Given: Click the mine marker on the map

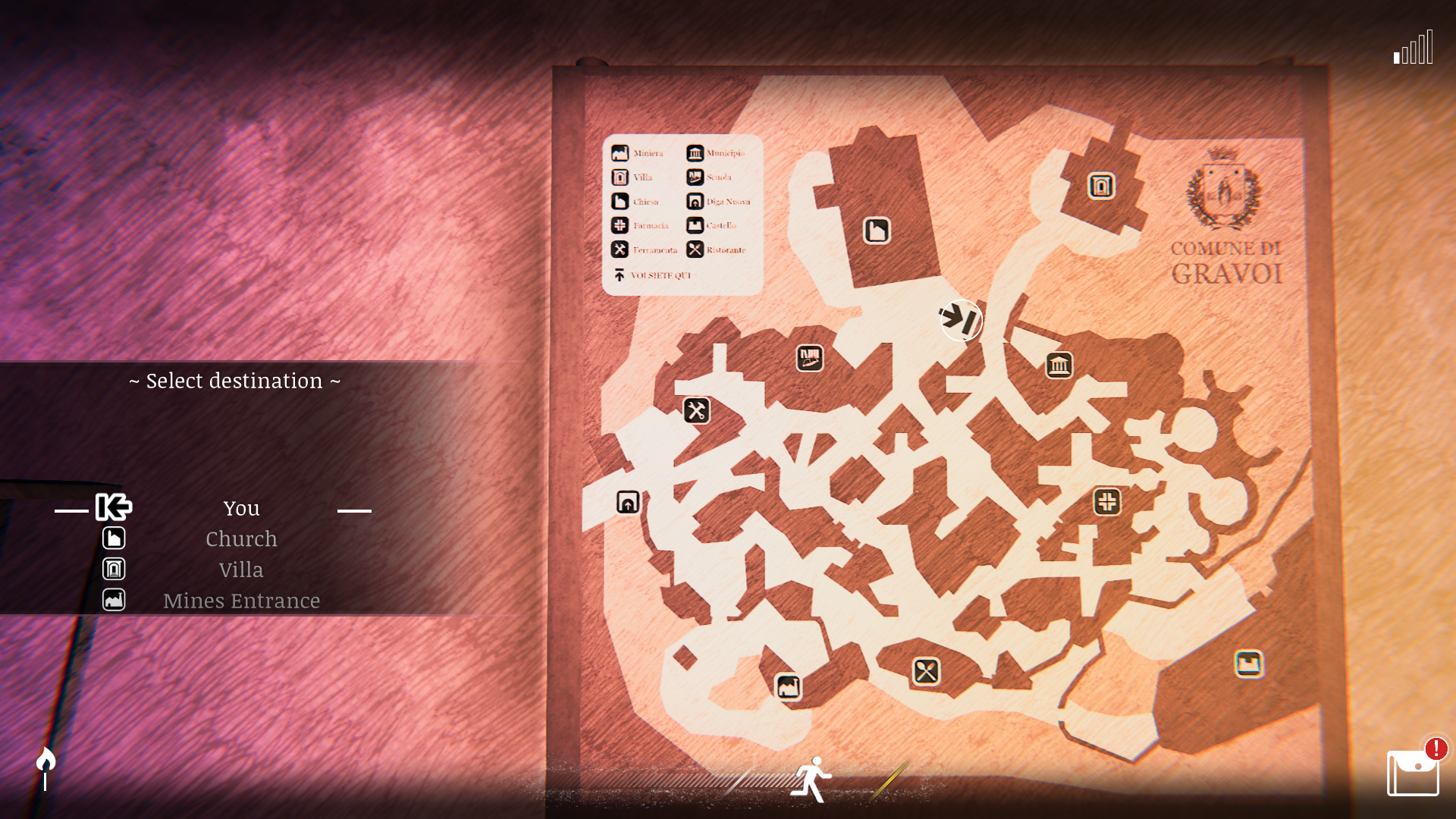Looking at the screenshot, I should pos(788,687).
